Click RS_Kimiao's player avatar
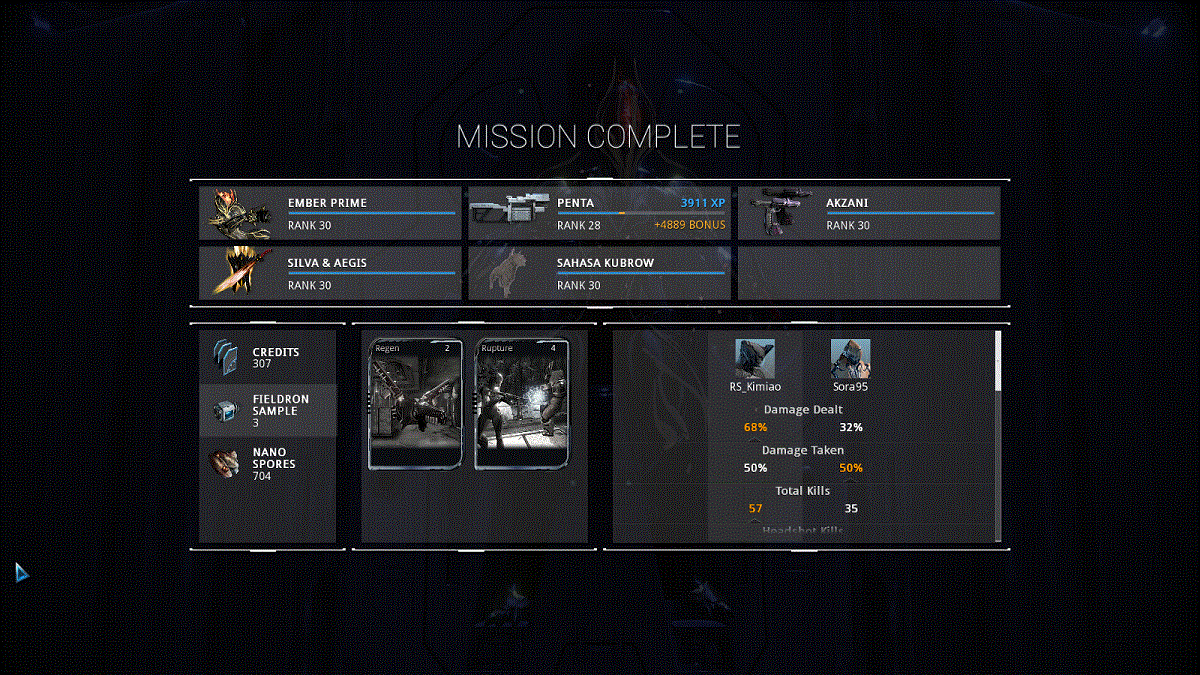 point(755,358)
